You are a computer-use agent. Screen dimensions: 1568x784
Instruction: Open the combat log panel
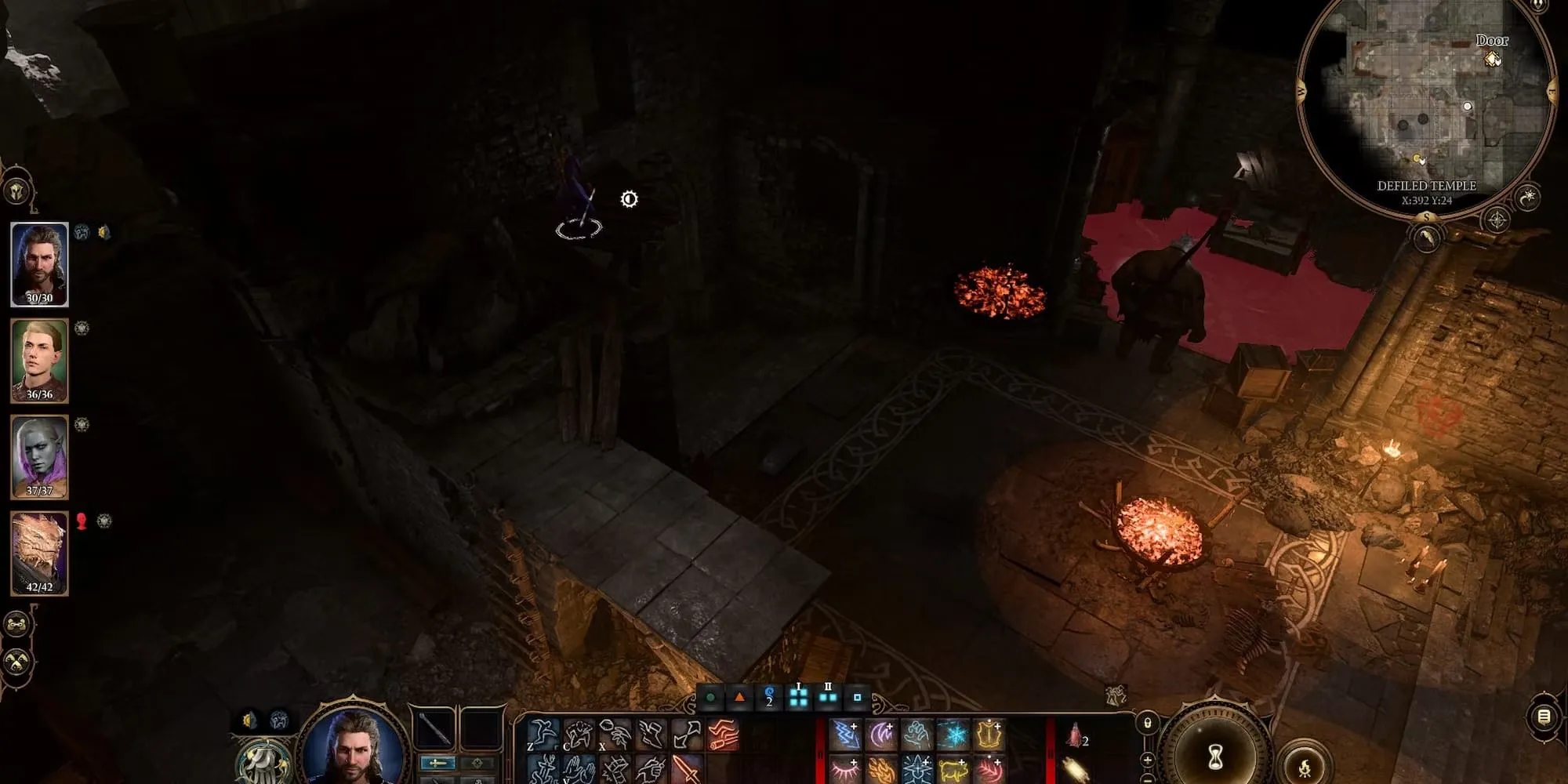coord(1543,717)
